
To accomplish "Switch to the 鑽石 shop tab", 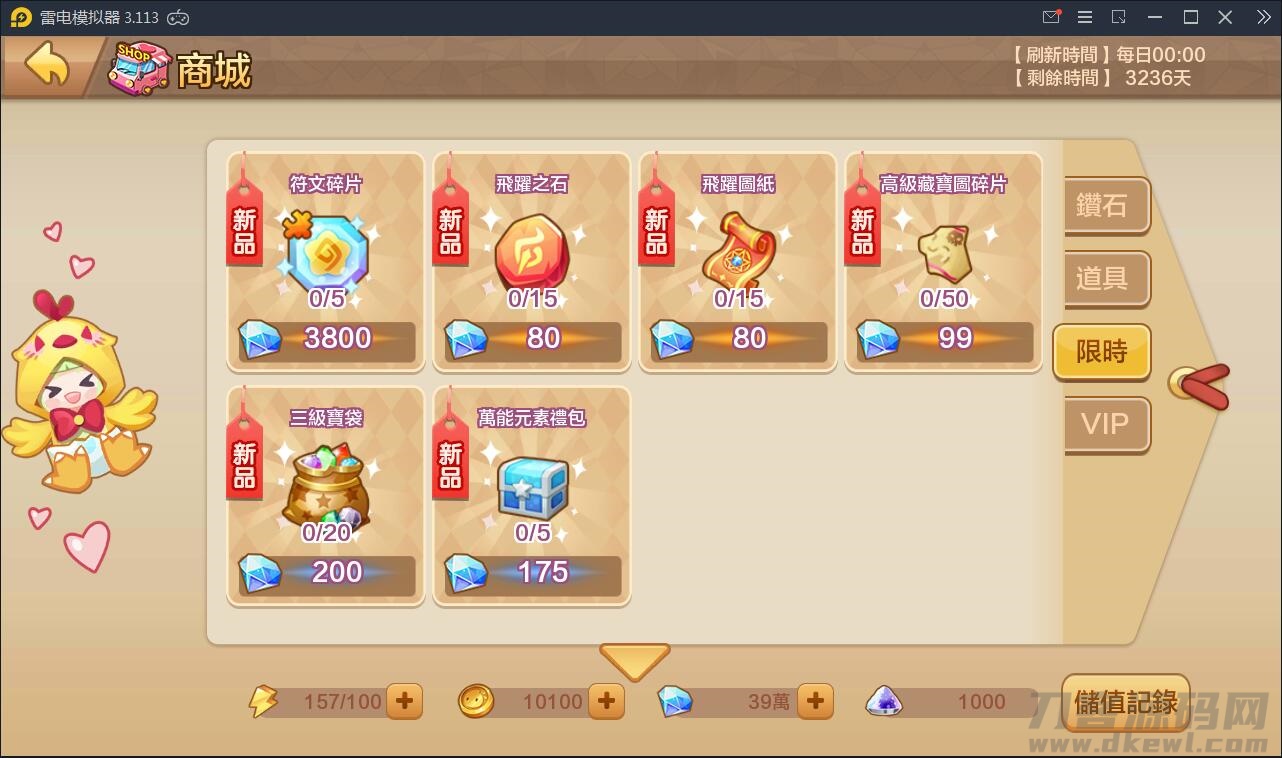I will 1103,206.
